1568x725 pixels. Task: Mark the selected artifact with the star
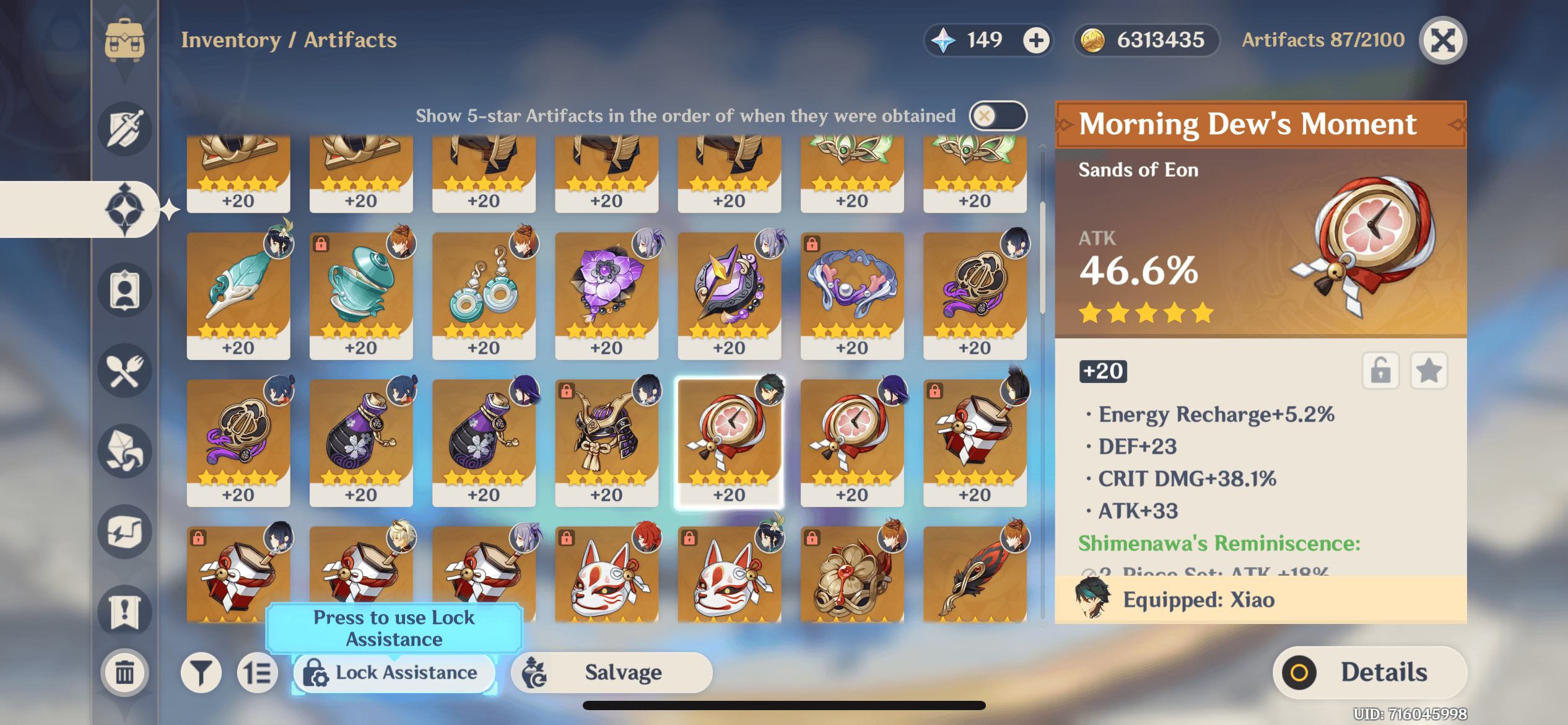(x=1429, y=371)
